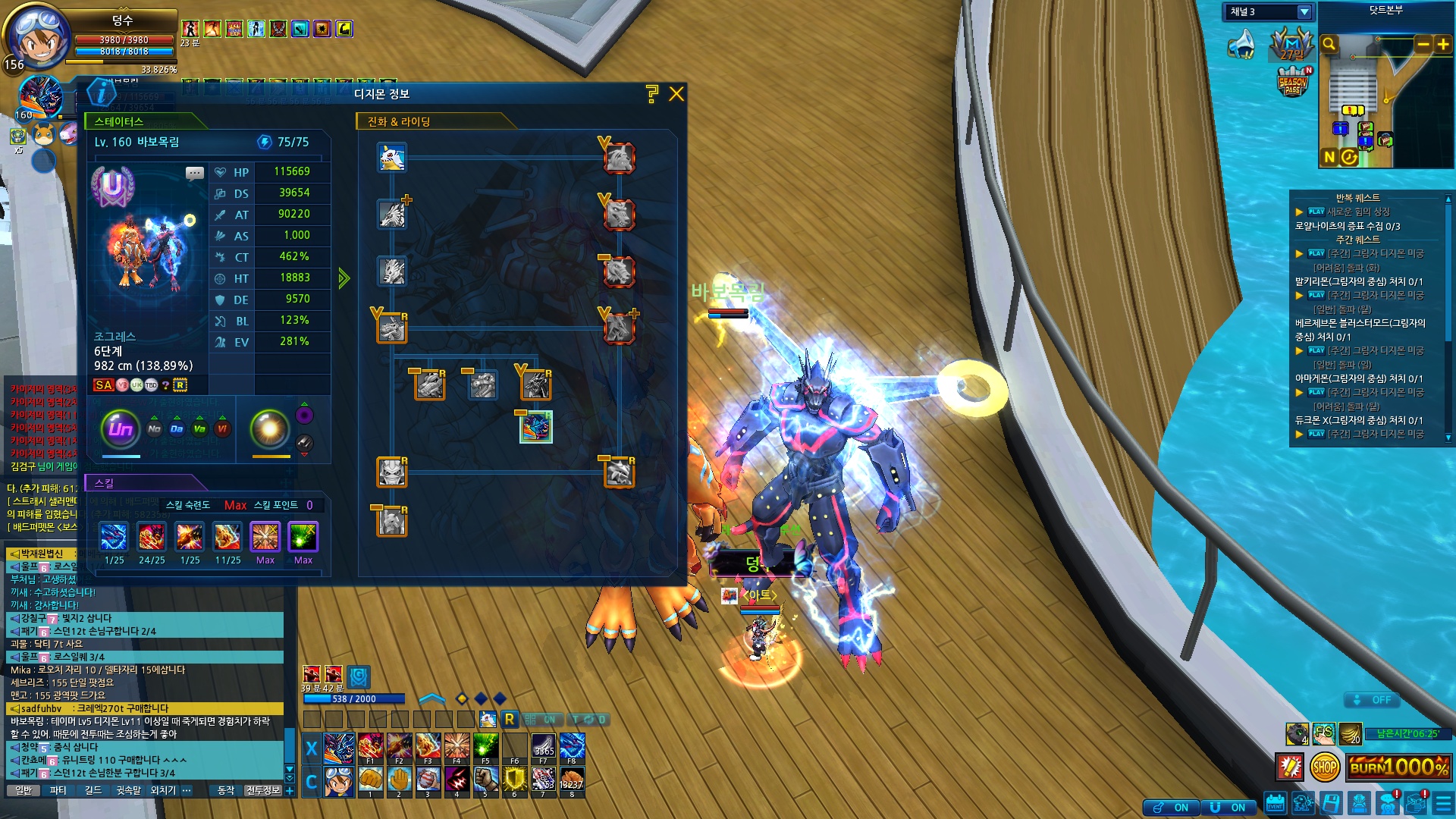Zoom out the minimap with minus button
Viewport: 1456px width, 819px height.
[x=1423, y=45]
